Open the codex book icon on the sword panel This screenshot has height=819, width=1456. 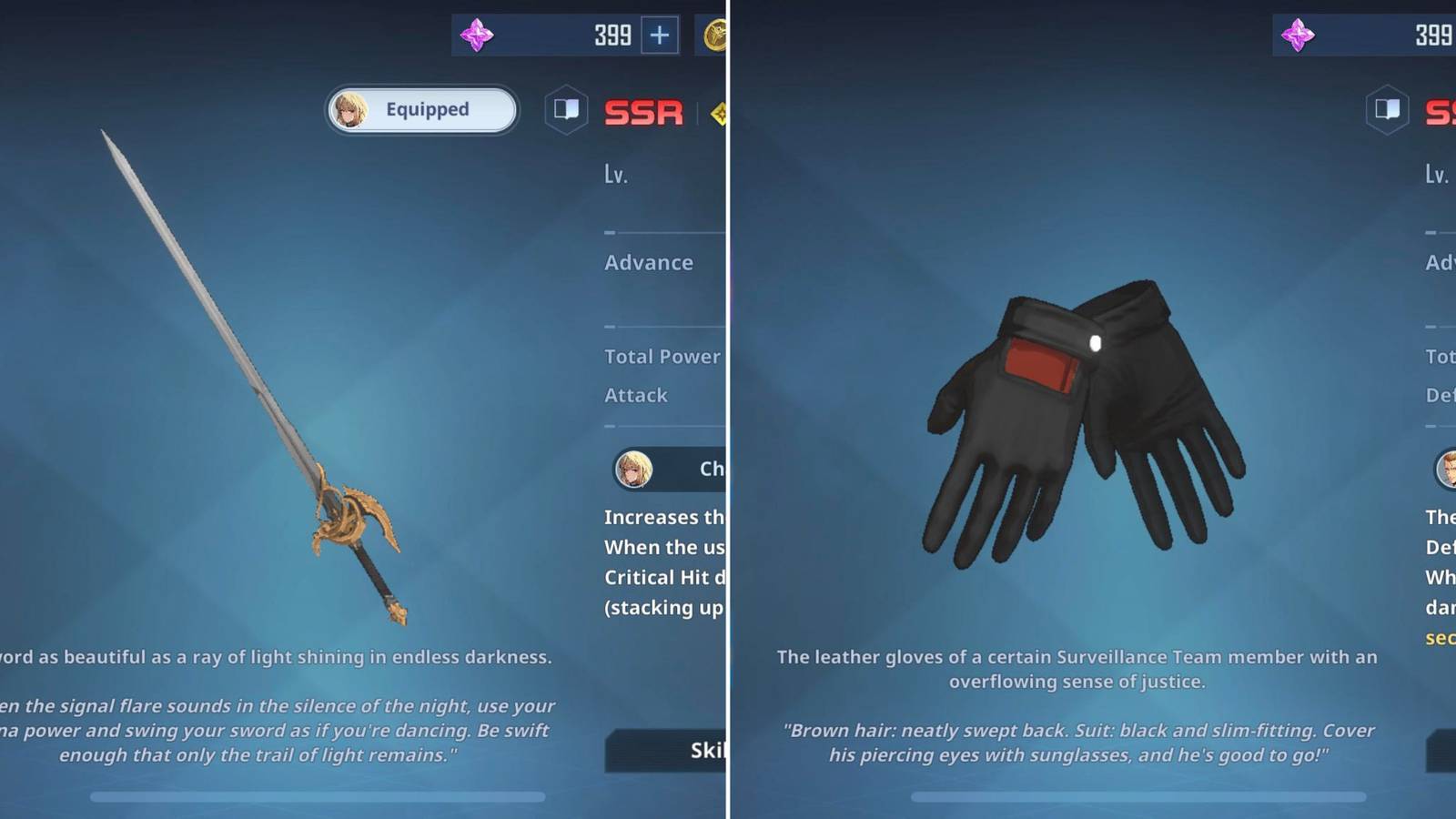pos(566,109)
